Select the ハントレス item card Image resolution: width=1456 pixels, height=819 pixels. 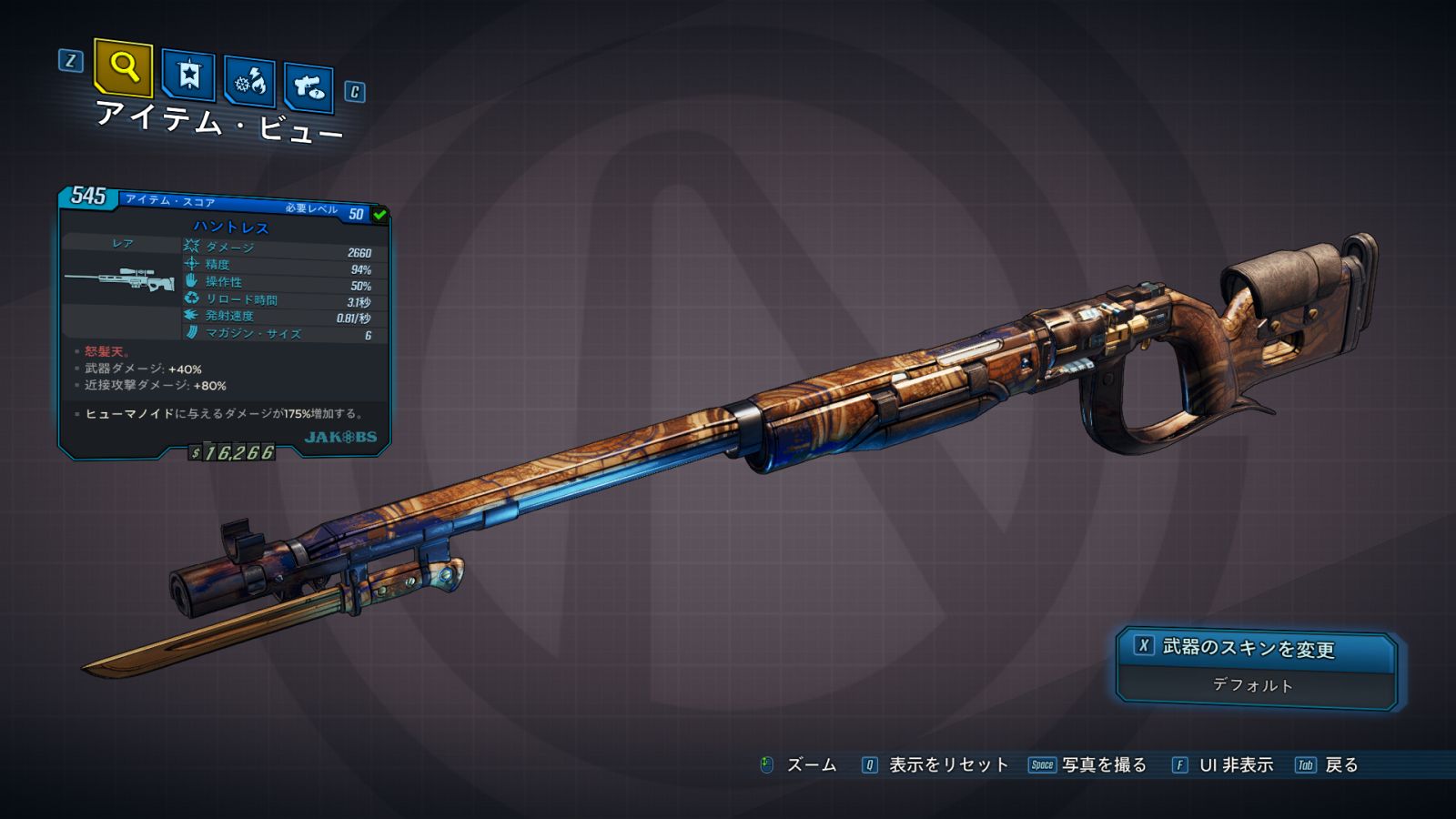coord(225,323)
